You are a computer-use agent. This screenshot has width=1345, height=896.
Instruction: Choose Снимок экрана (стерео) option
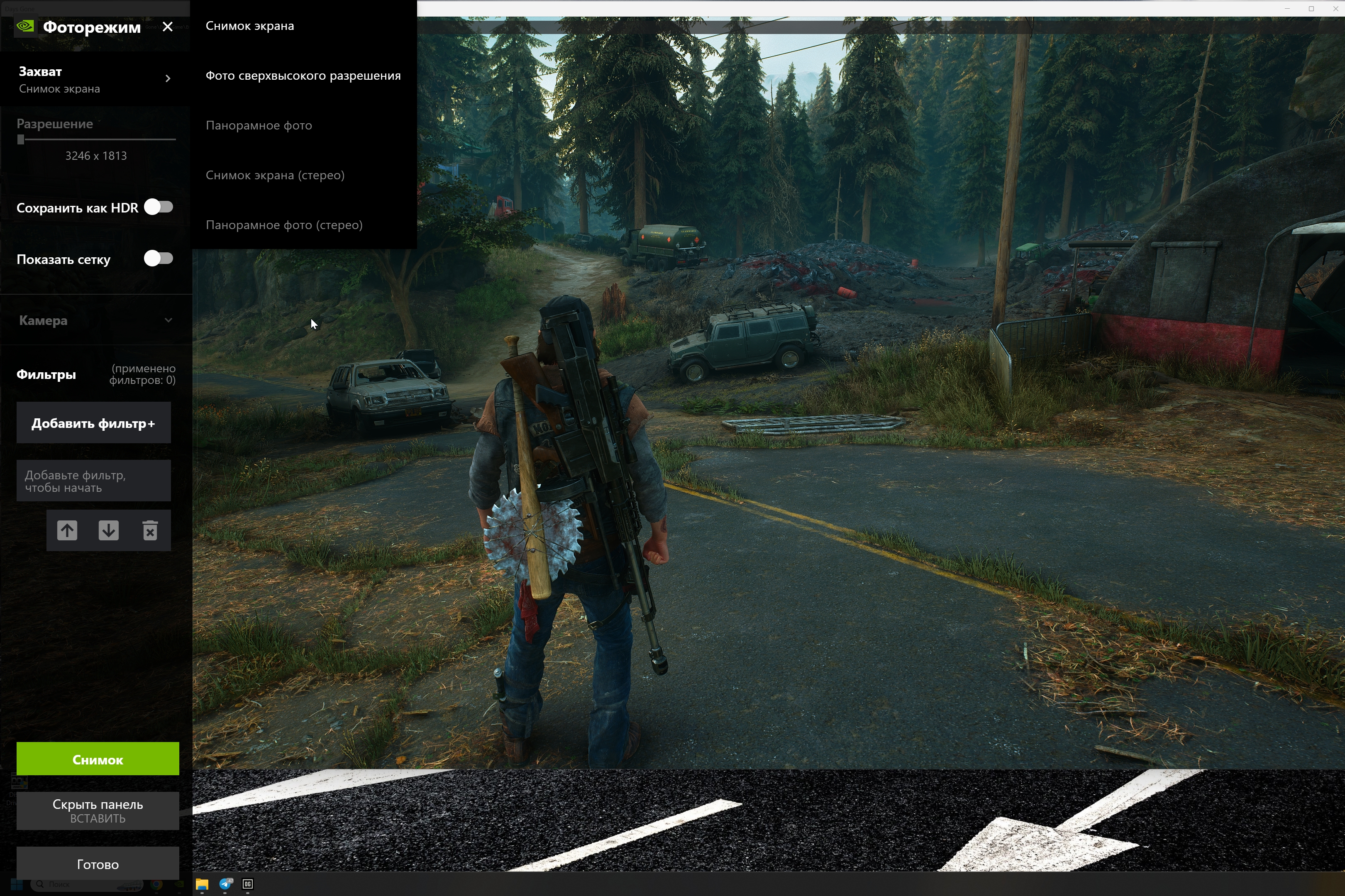275,175
